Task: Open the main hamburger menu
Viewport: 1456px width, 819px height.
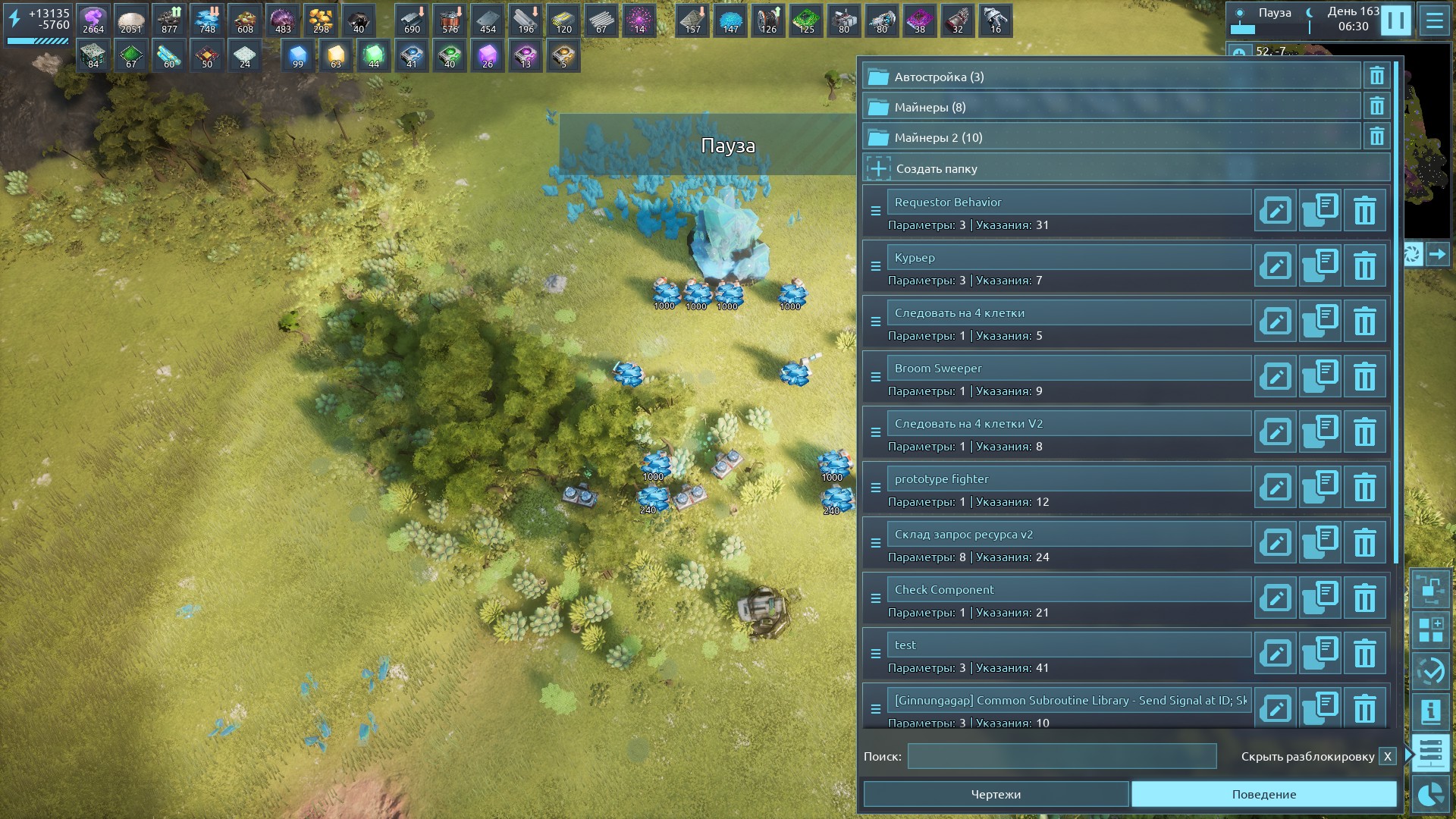Action: (1434, 20)
